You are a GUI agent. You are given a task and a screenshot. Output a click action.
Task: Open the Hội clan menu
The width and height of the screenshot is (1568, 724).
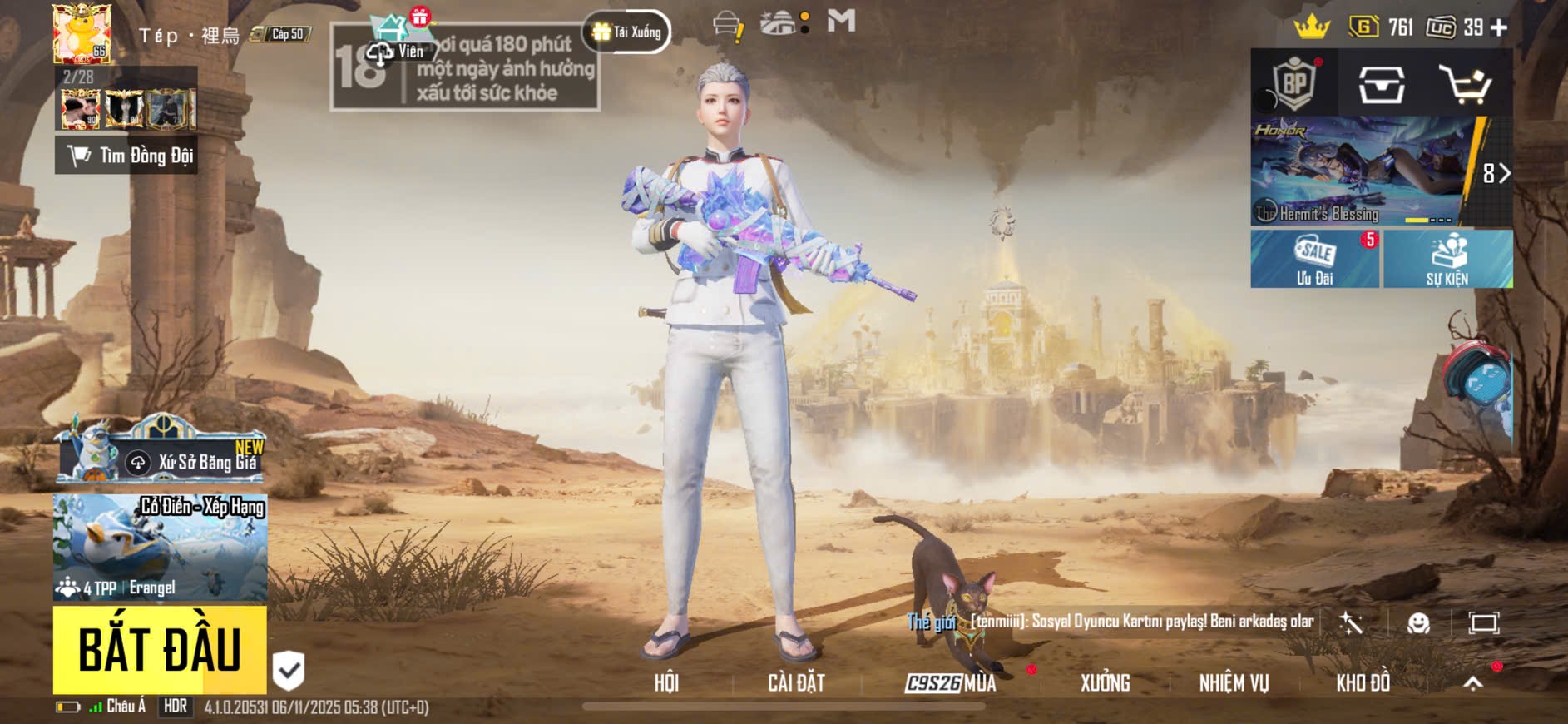tap(666, 683)
